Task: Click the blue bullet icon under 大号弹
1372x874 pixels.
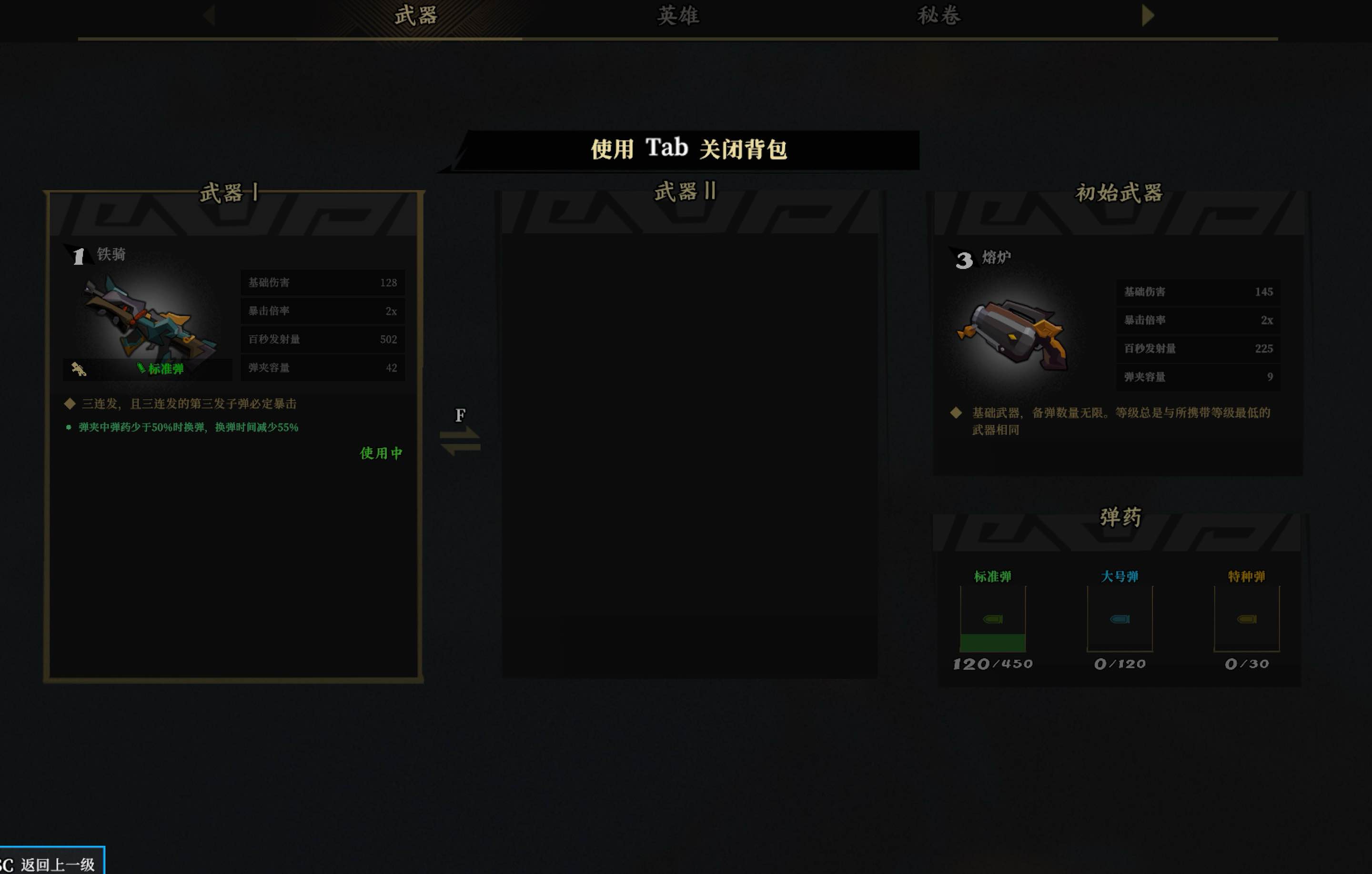Action: 1119,619
